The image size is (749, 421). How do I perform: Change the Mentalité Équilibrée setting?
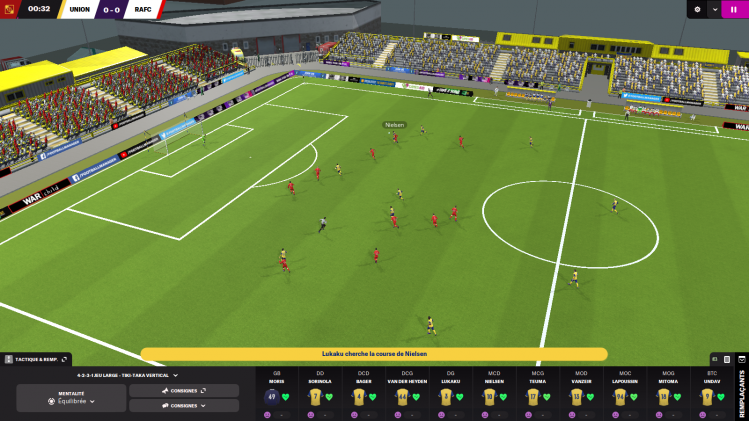click(x=71, y=401)
